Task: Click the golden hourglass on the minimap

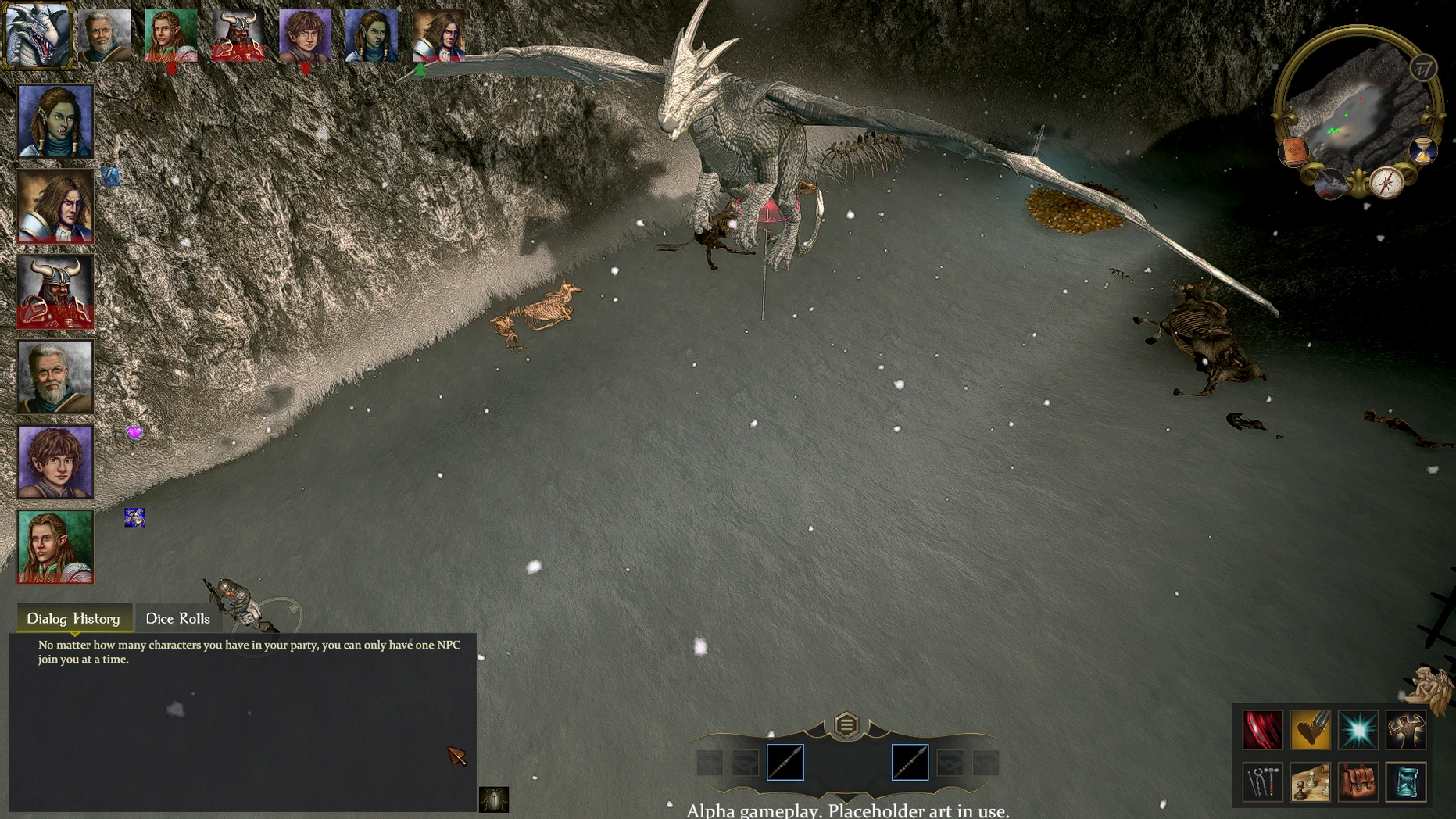Action: (1422, 151)
